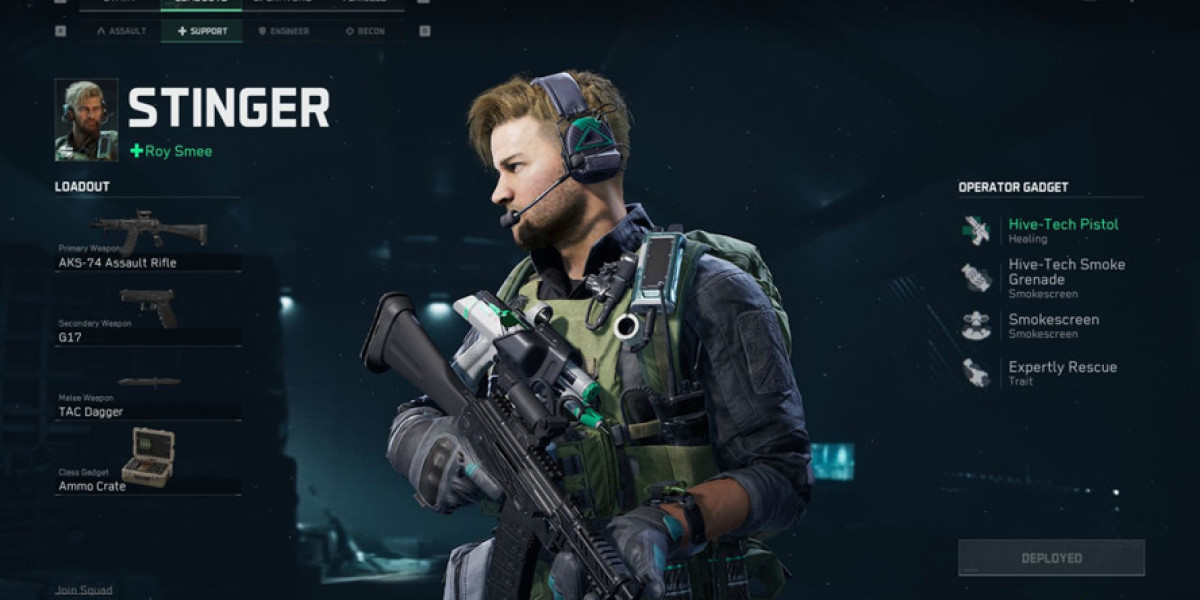Open the Engineer class tab
The width and height of the screenshot is (1200, 600).
(x=283, y=31)
